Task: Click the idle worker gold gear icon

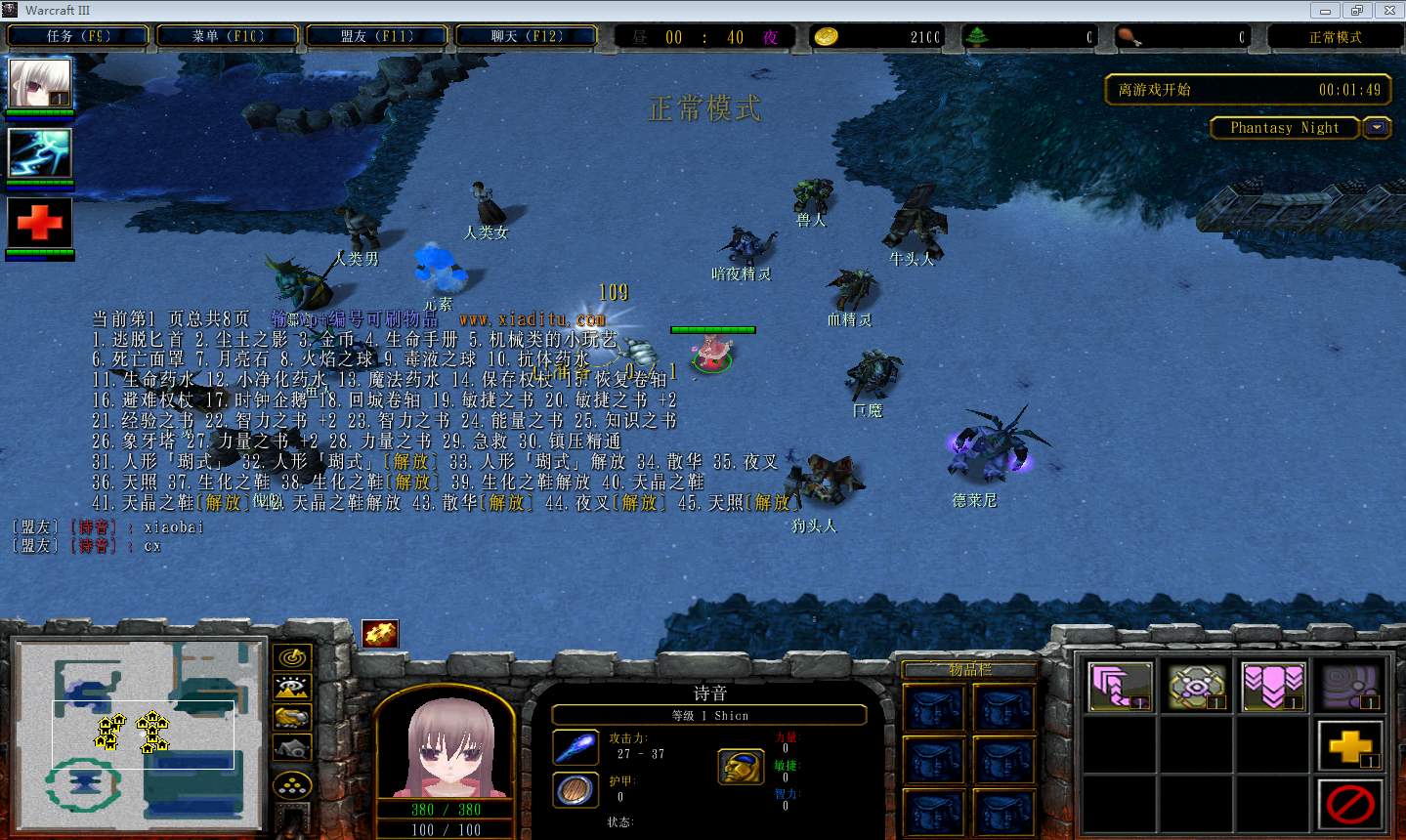Action: click(x=380, y=633)
